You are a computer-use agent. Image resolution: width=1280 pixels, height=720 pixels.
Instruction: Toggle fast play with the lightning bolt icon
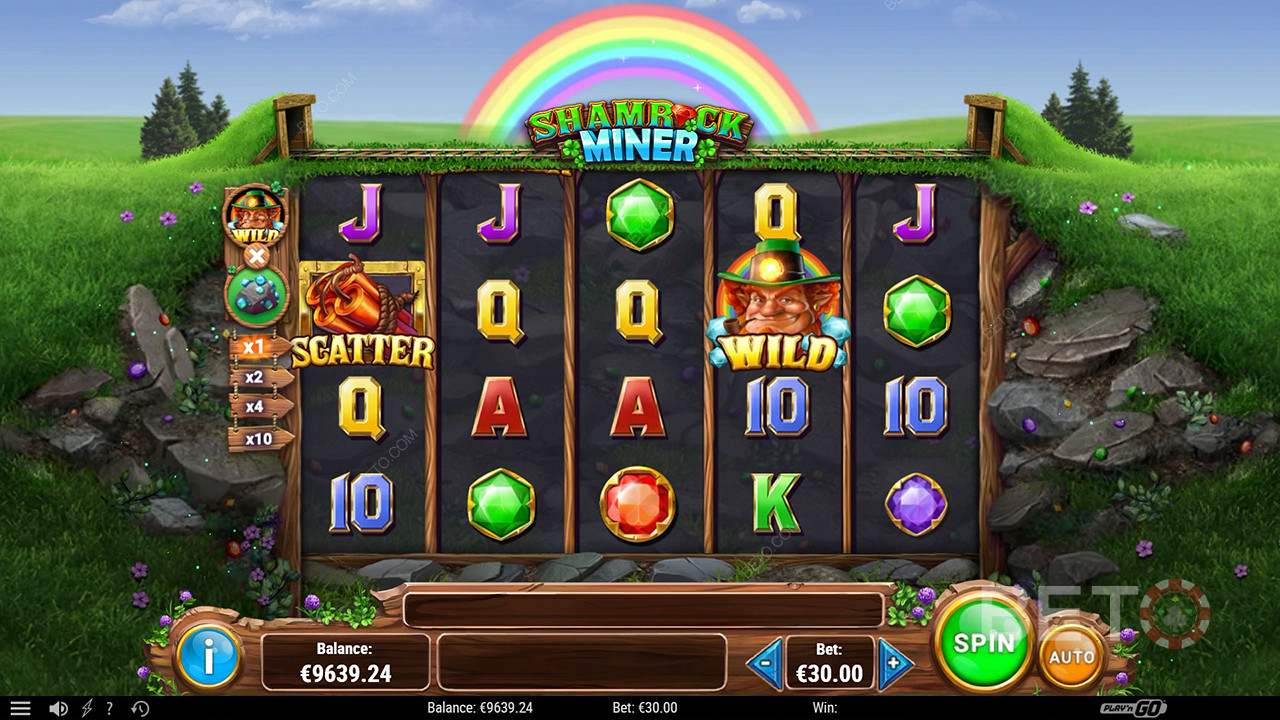click(86, 708)
